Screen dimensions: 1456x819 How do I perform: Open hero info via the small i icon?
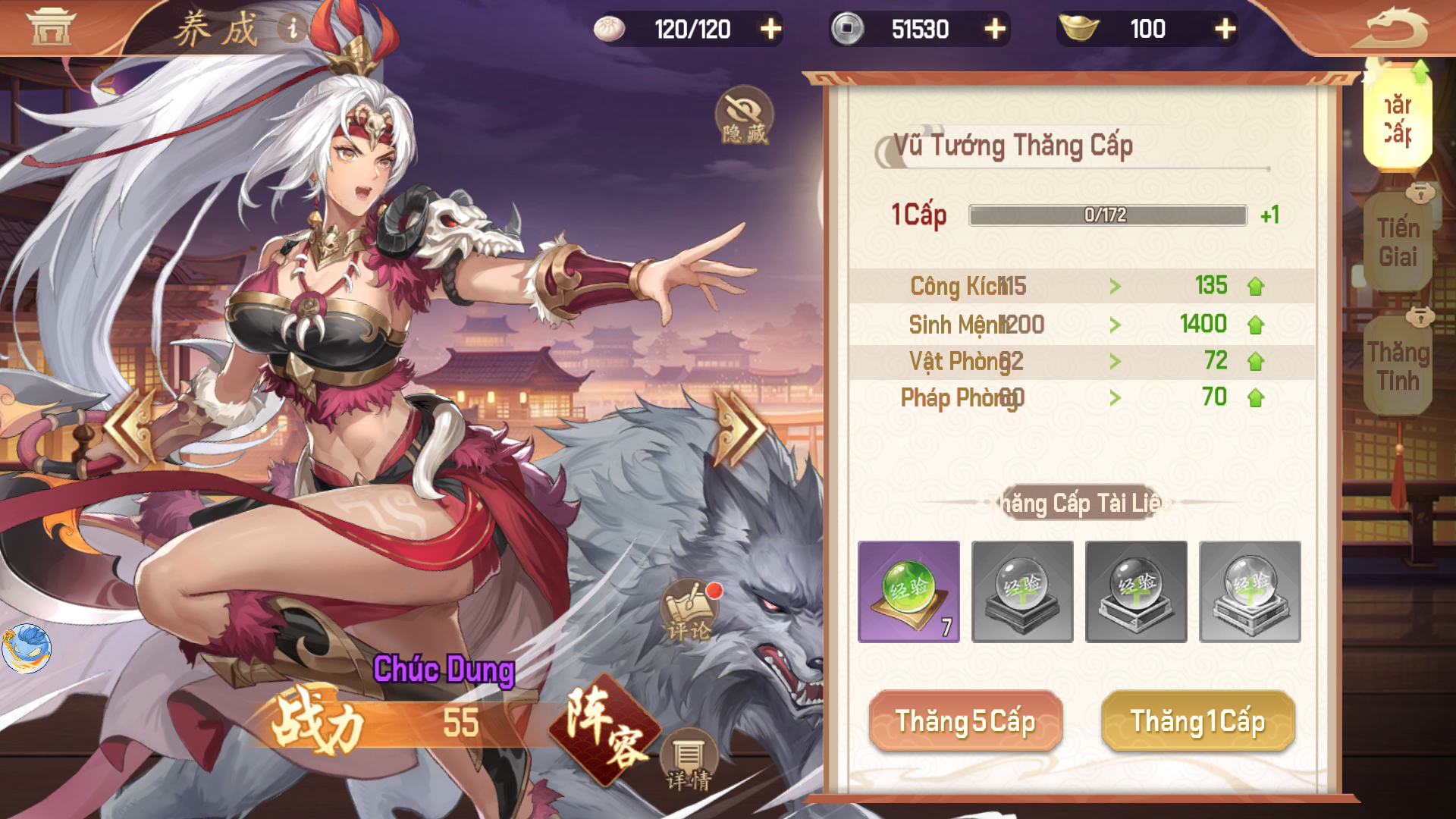[291, 26]
